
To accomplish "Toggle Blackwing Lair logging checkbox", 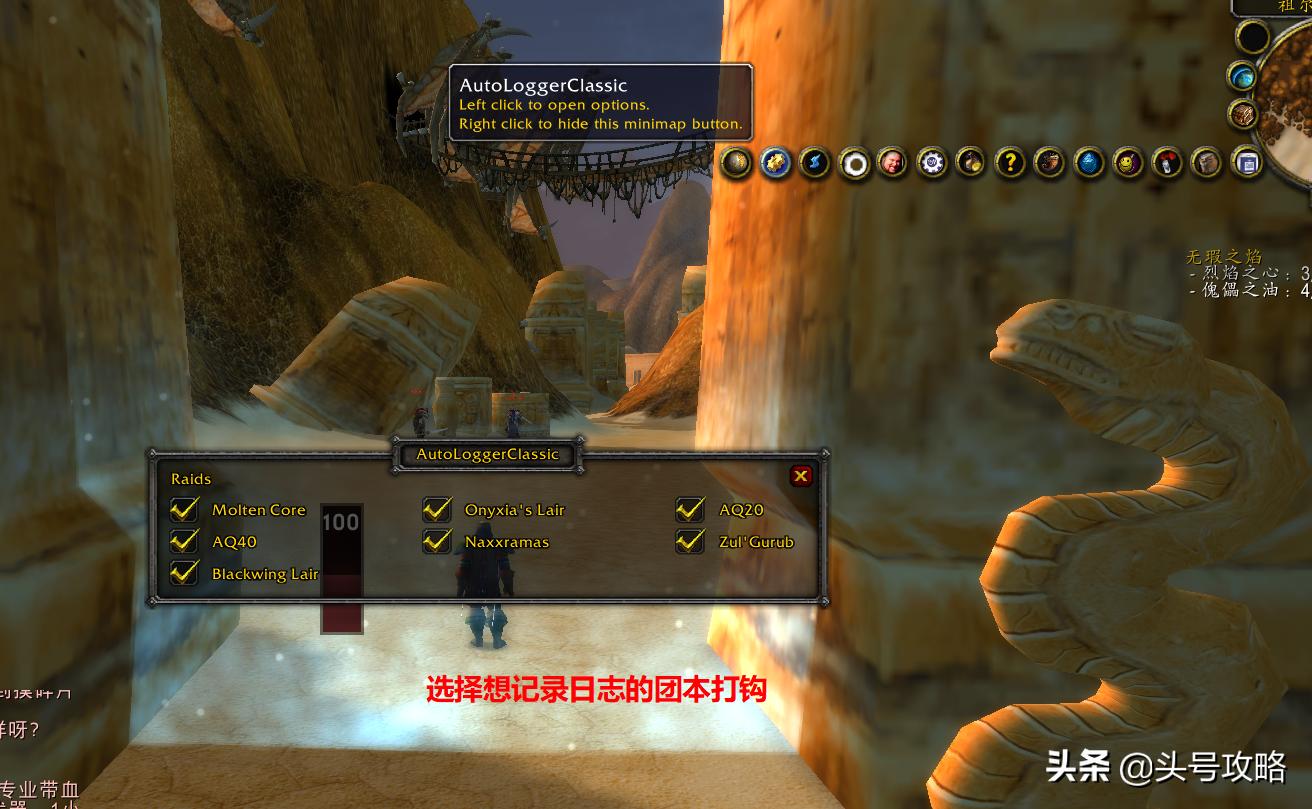I will click(x=184, y=574).
